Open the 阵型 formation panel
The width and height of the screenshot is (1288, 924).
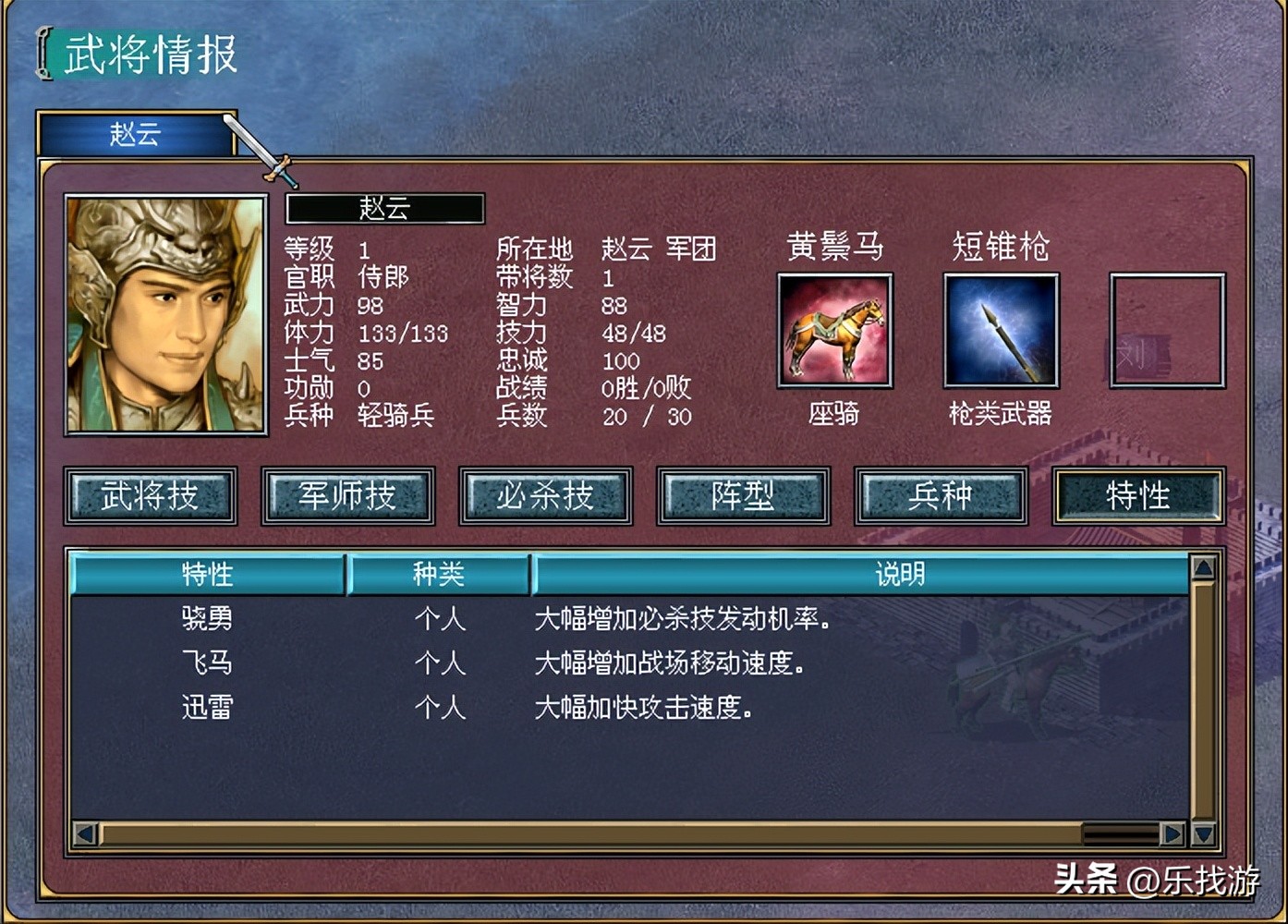(744, 496)
